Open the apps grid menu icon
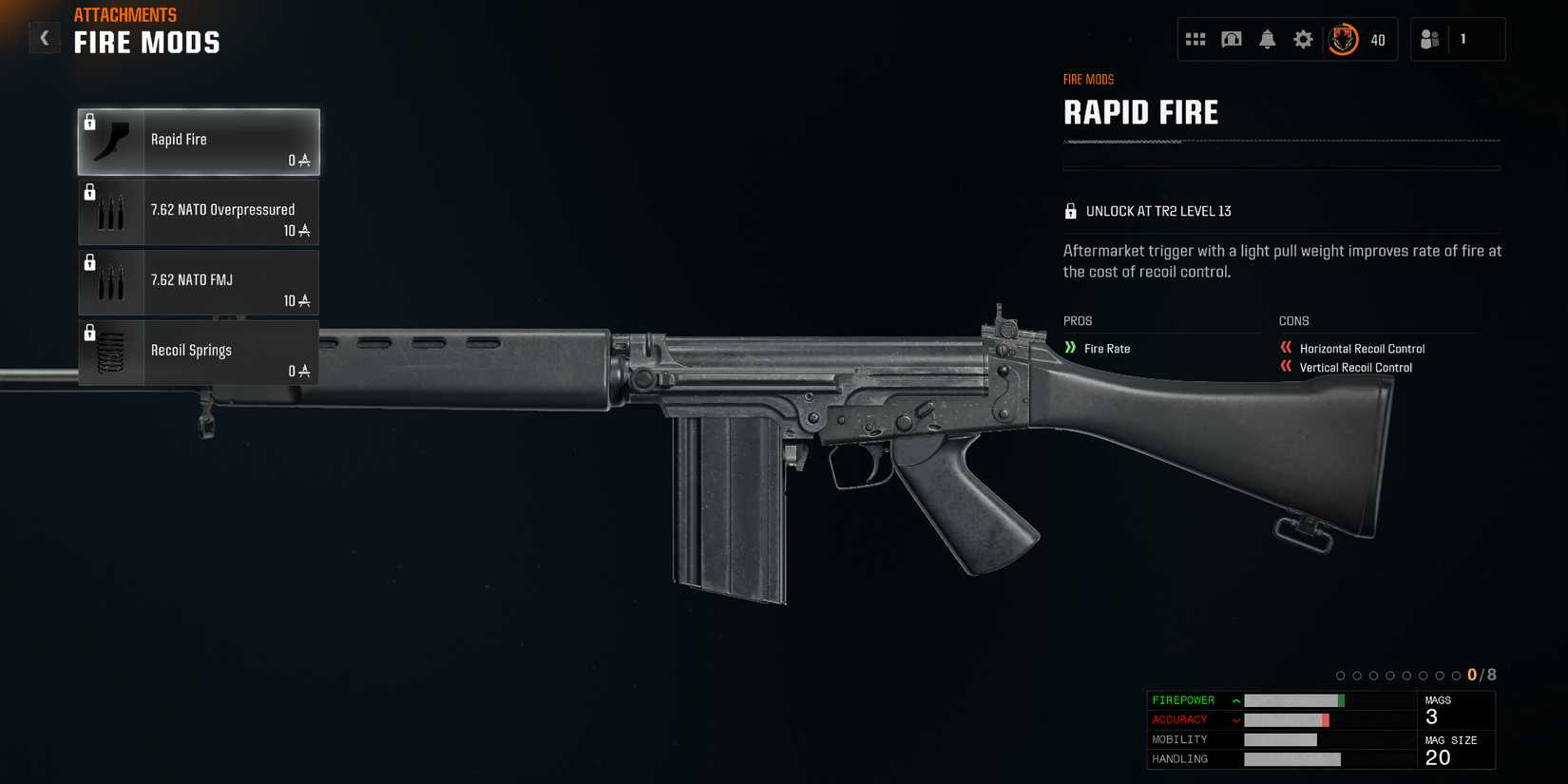Screen dimensions: 1568x784 point(1195,39)
